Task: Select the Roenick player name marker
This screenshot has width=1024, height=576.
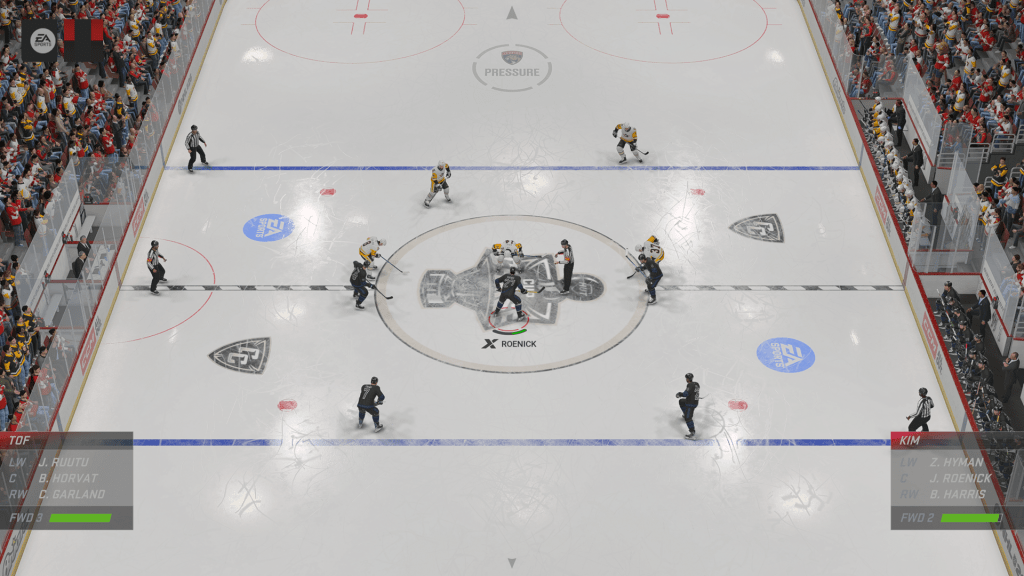Action: [510, 344]
